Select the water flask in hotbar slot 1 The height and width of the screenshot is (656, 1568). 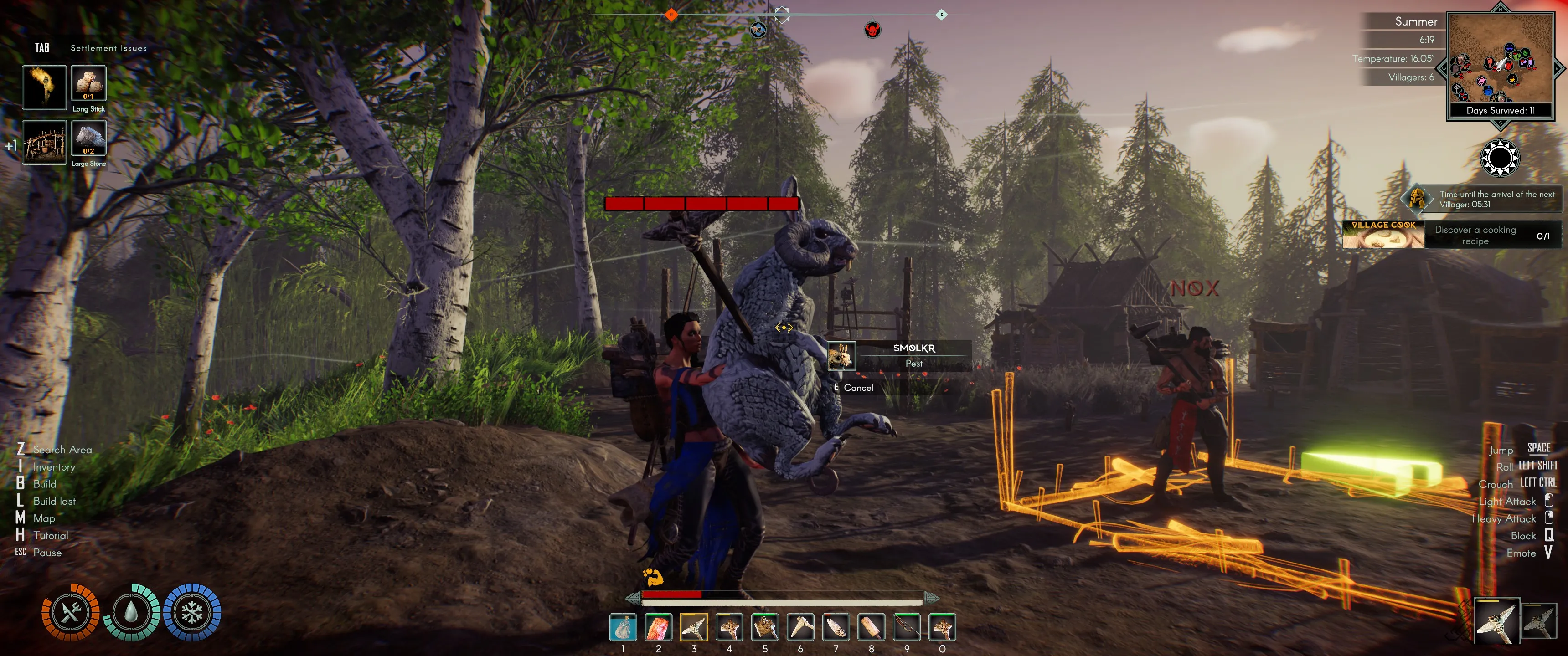[623, 627]
